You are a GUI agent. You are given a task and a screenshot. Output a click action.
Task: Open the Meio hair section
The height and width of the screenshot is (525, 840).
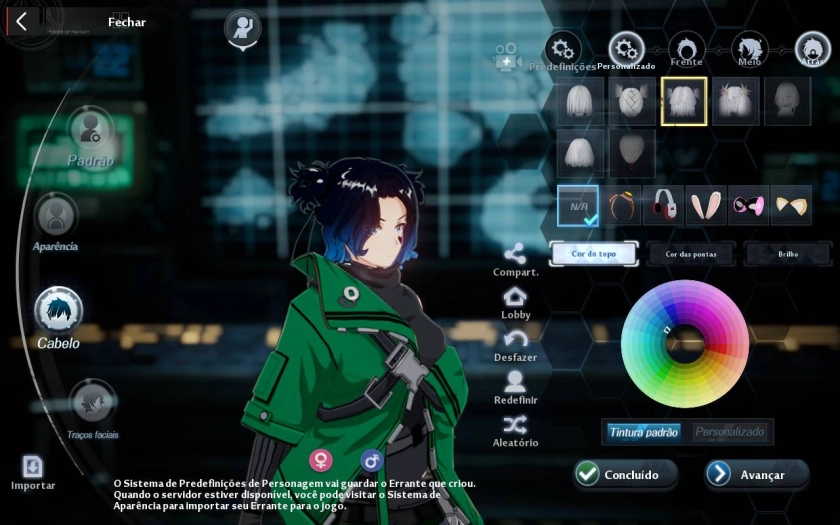(749, 49)
